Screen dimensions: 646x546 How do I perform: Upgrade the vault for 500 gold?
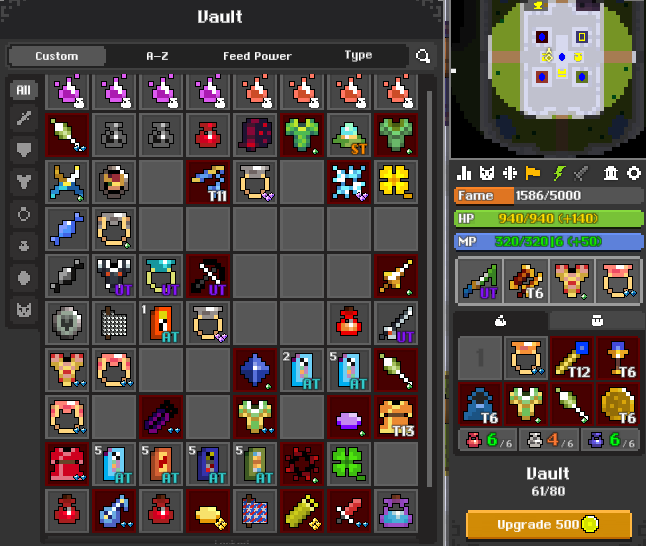click(x=548, y=525)
